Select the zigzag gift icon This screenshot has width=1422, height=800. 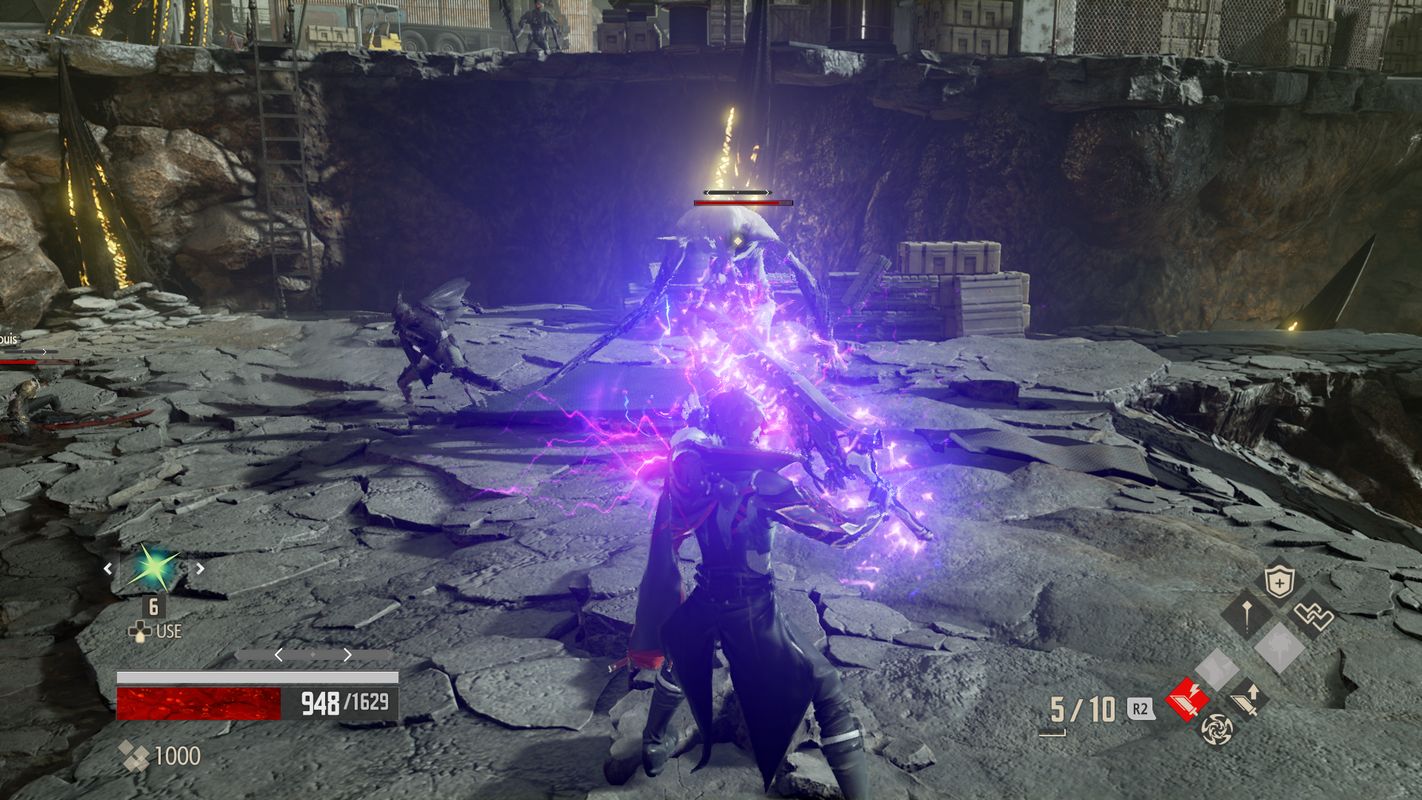pos(1313,614)
